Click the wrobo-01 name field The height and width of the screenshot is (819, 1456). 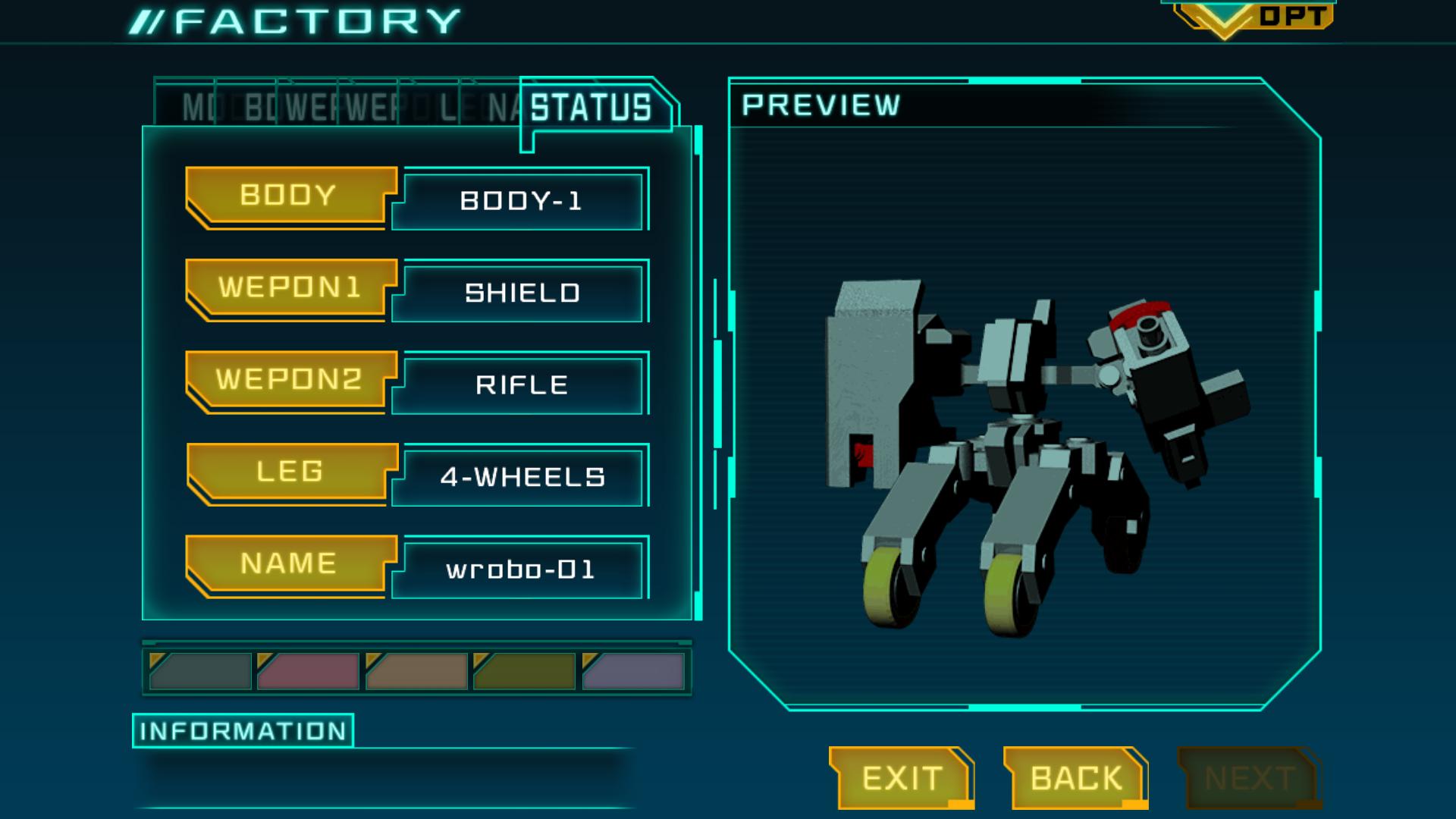coord(518,570)
